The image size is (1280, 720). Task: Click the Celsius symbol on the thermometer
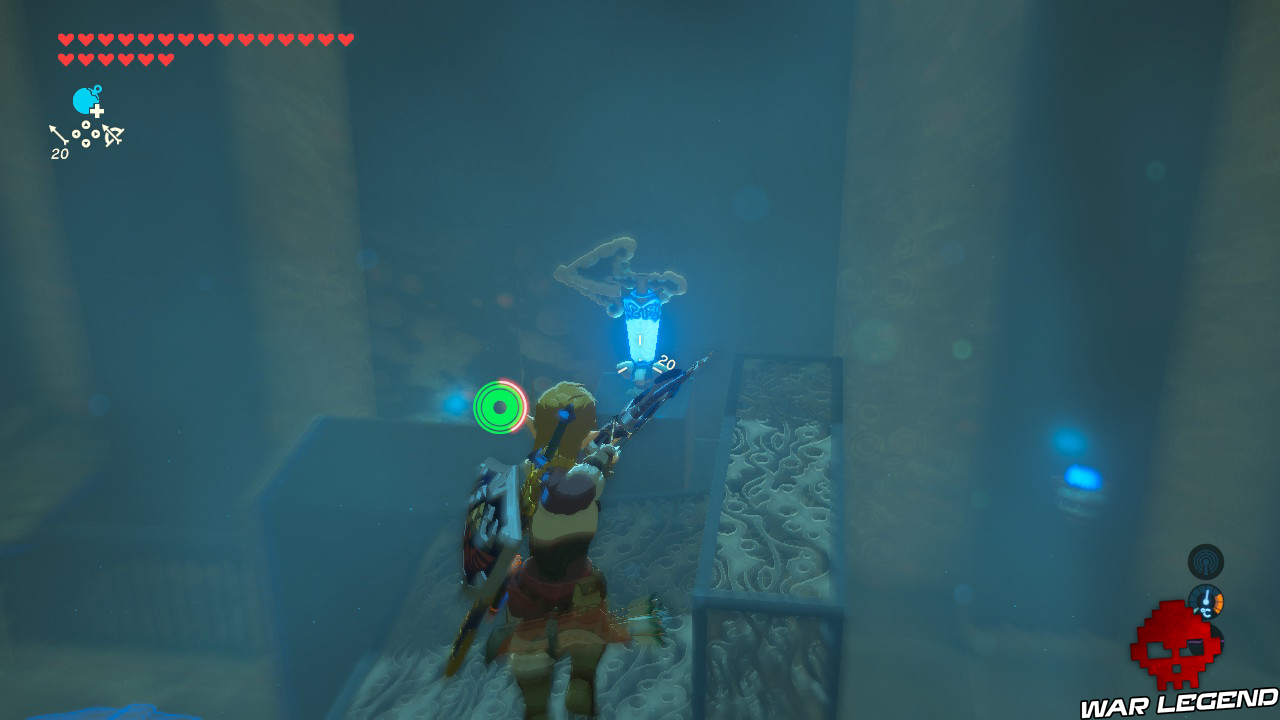point(1205,613)
